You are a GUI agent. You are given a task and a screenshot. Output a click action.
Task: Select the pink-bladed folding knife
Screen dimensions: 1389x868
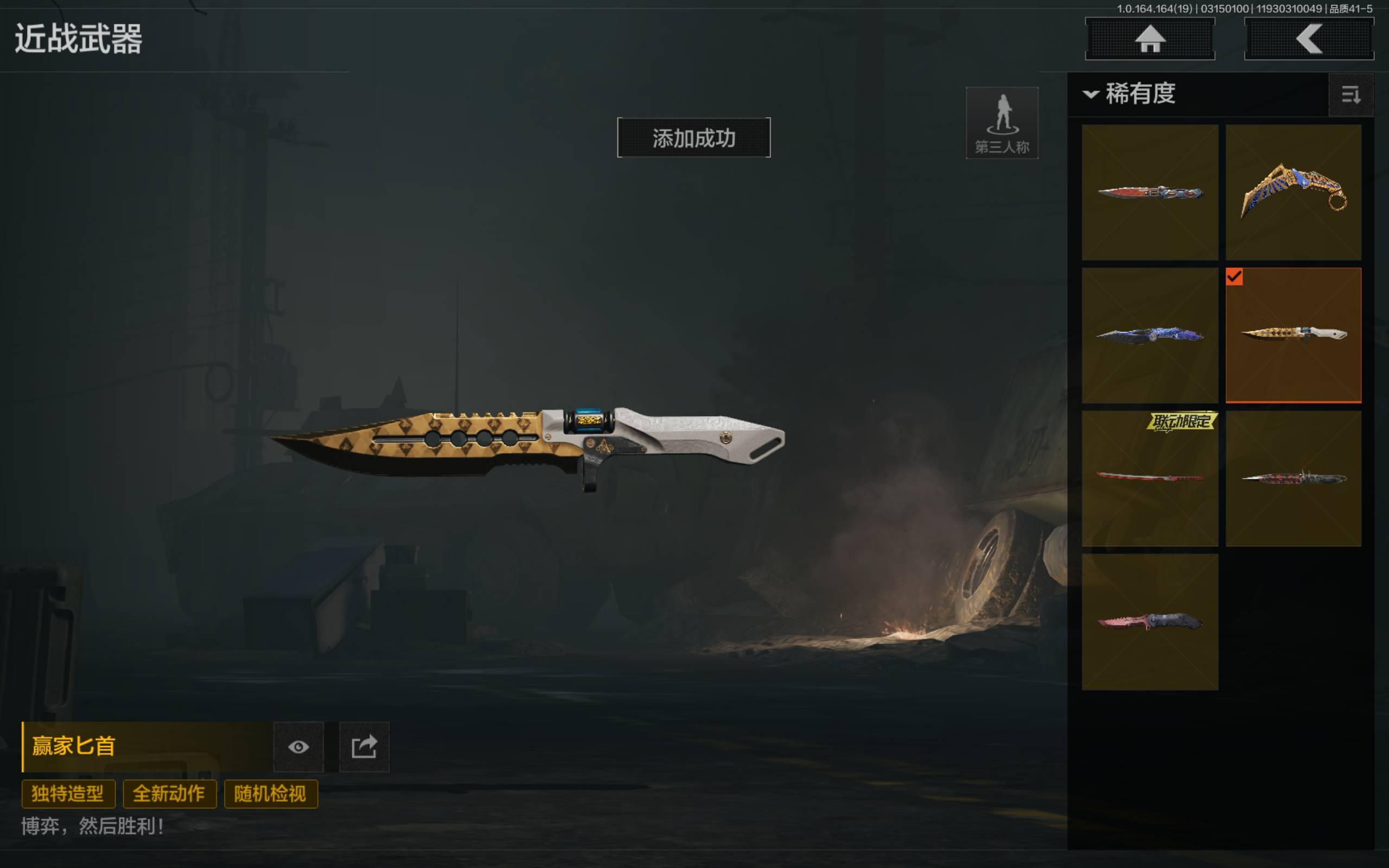(x=1150, y=622)
